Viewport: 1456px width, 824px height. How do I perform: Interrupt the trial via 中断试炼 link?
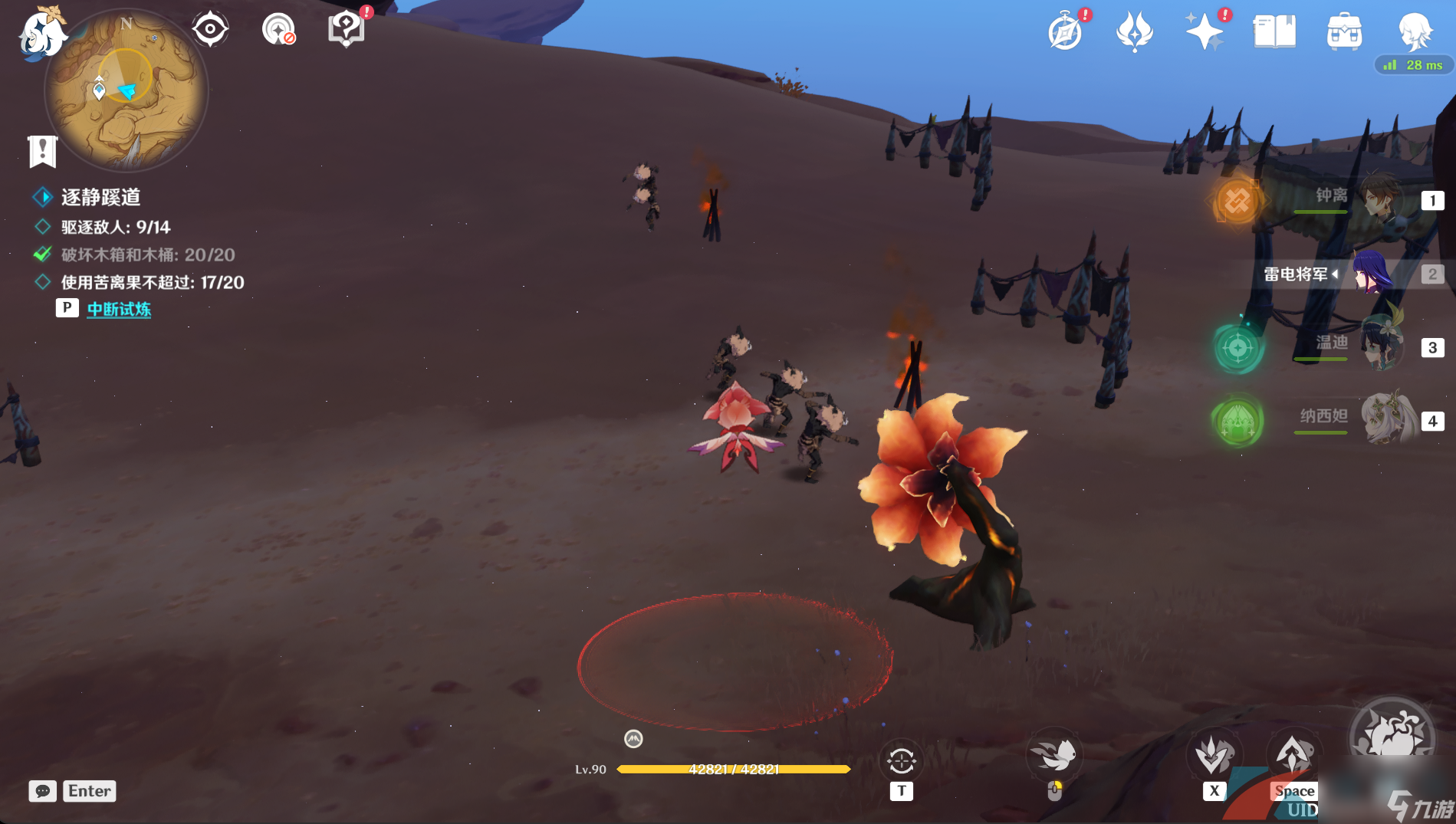[119, 309]
